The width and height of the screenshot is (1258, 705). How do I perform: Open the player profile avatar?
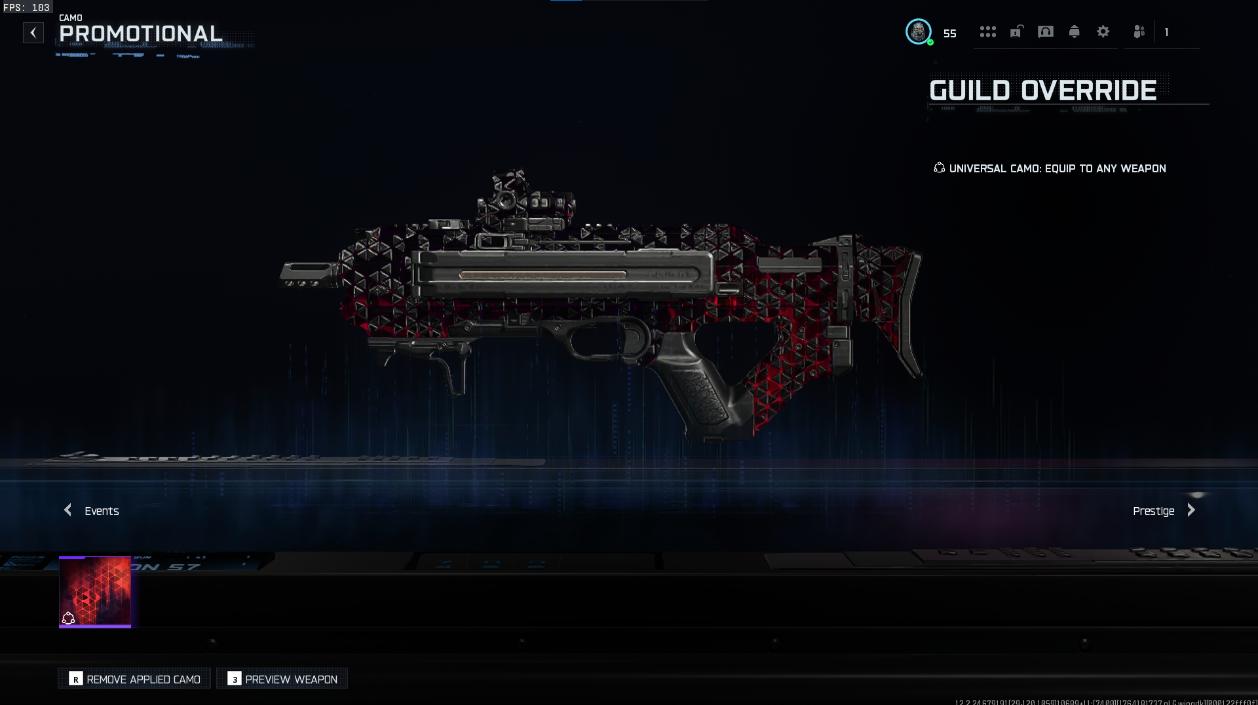[918, 32]
